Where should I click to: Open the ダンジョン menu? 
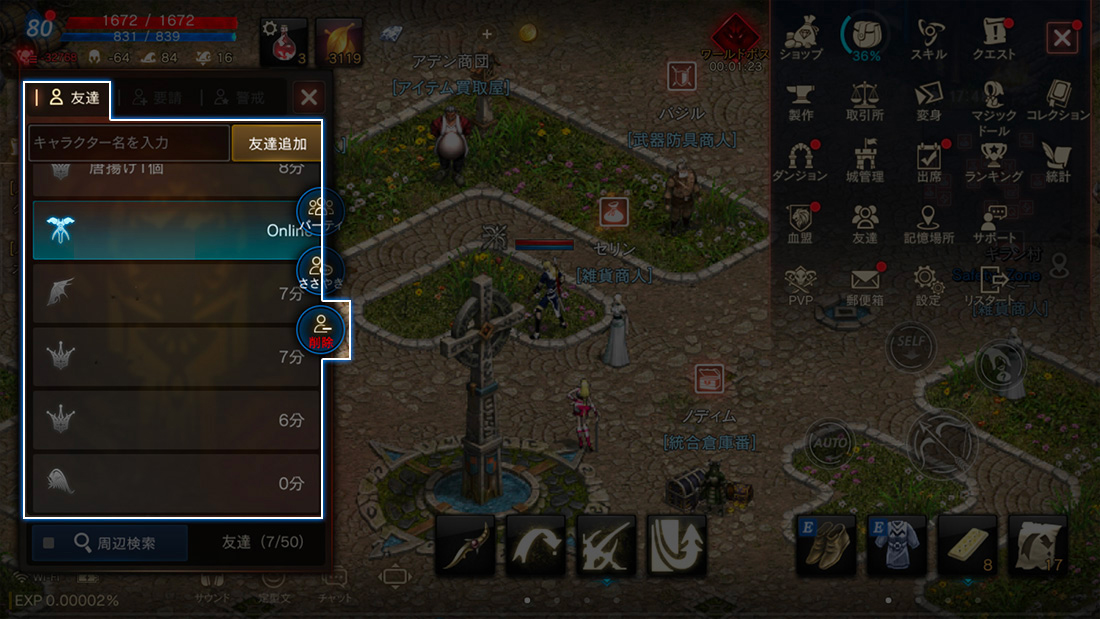(x=800, y=162)
